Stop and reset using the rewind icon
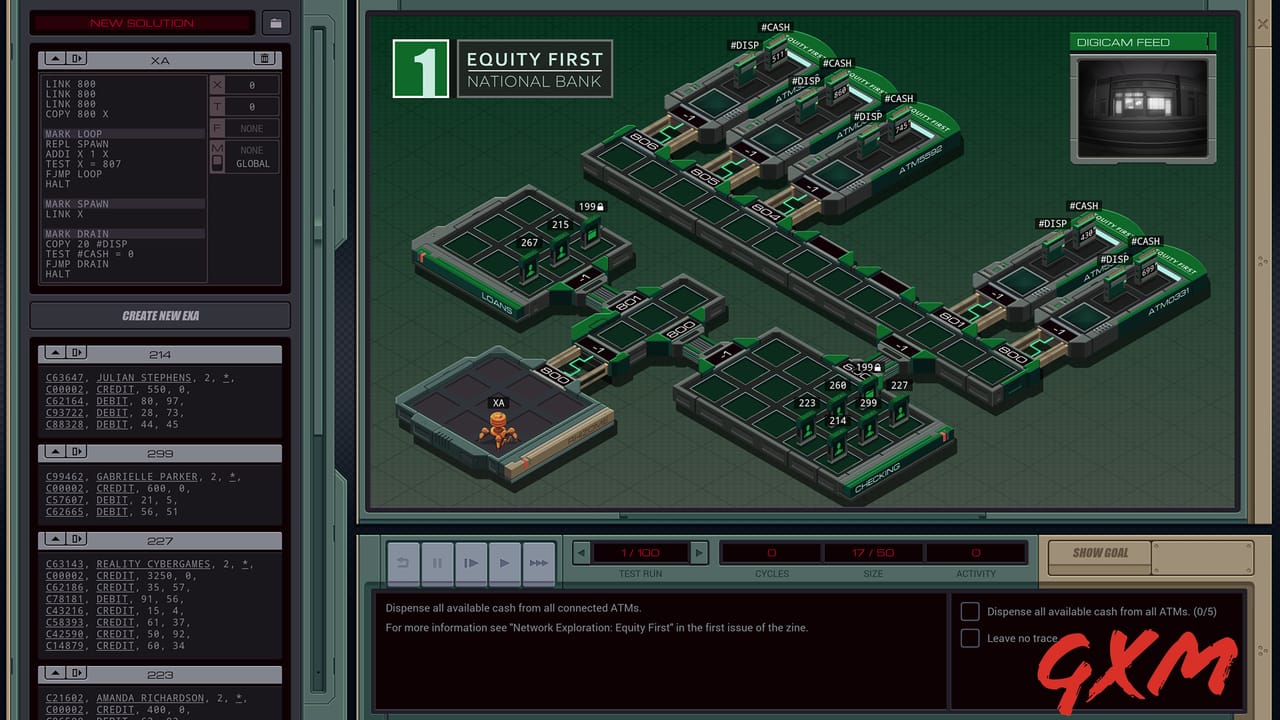This screenshot has width=1280, height=720. [403, 563]
